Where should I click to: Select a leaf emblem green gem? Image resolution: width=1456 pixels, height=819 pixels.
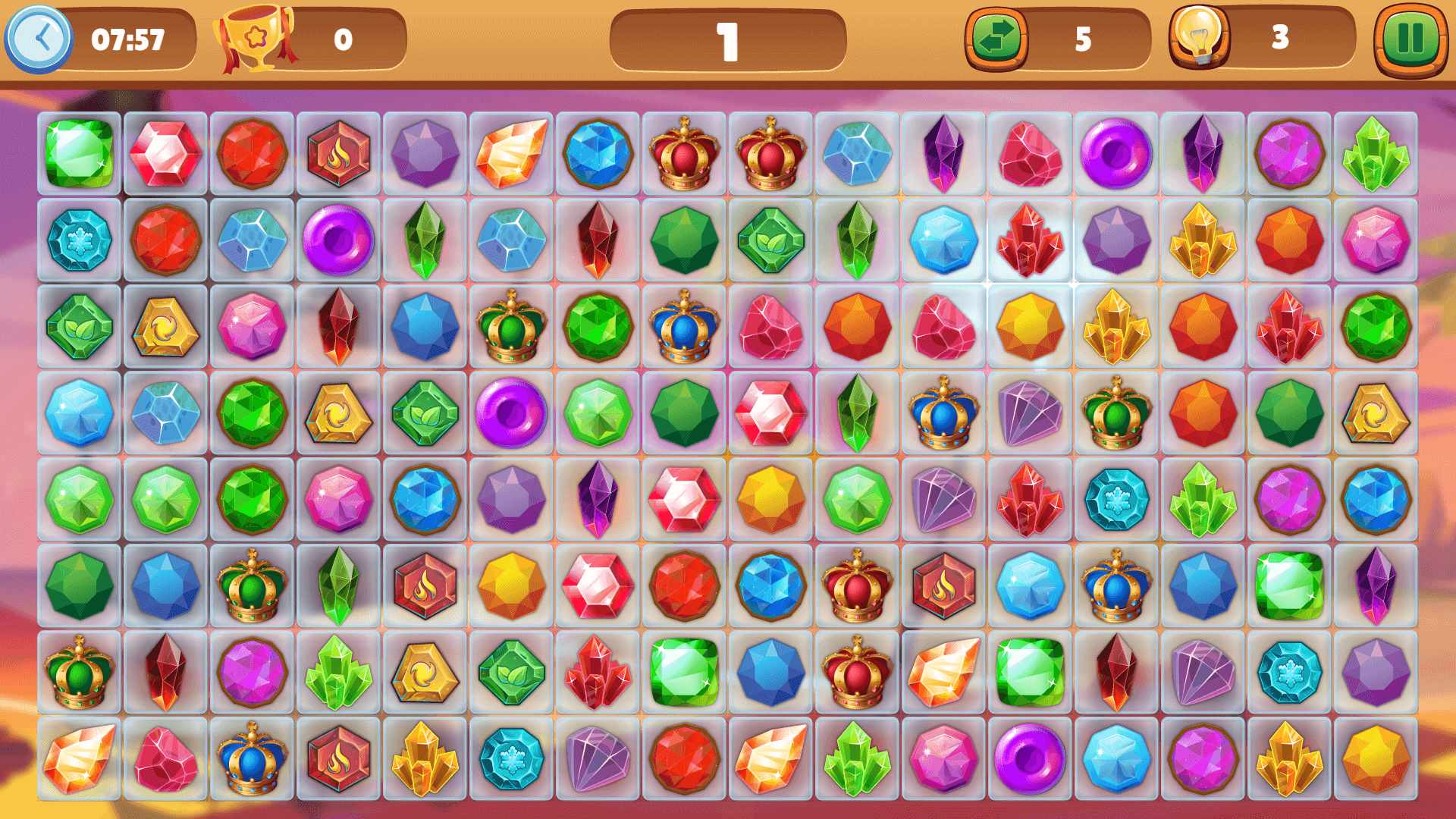pos(79,328)
